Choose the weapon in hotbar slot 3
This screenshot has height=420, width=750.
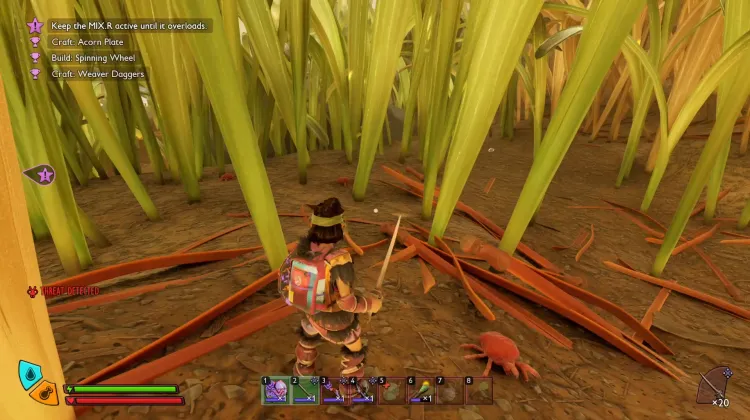click(333, 390)
